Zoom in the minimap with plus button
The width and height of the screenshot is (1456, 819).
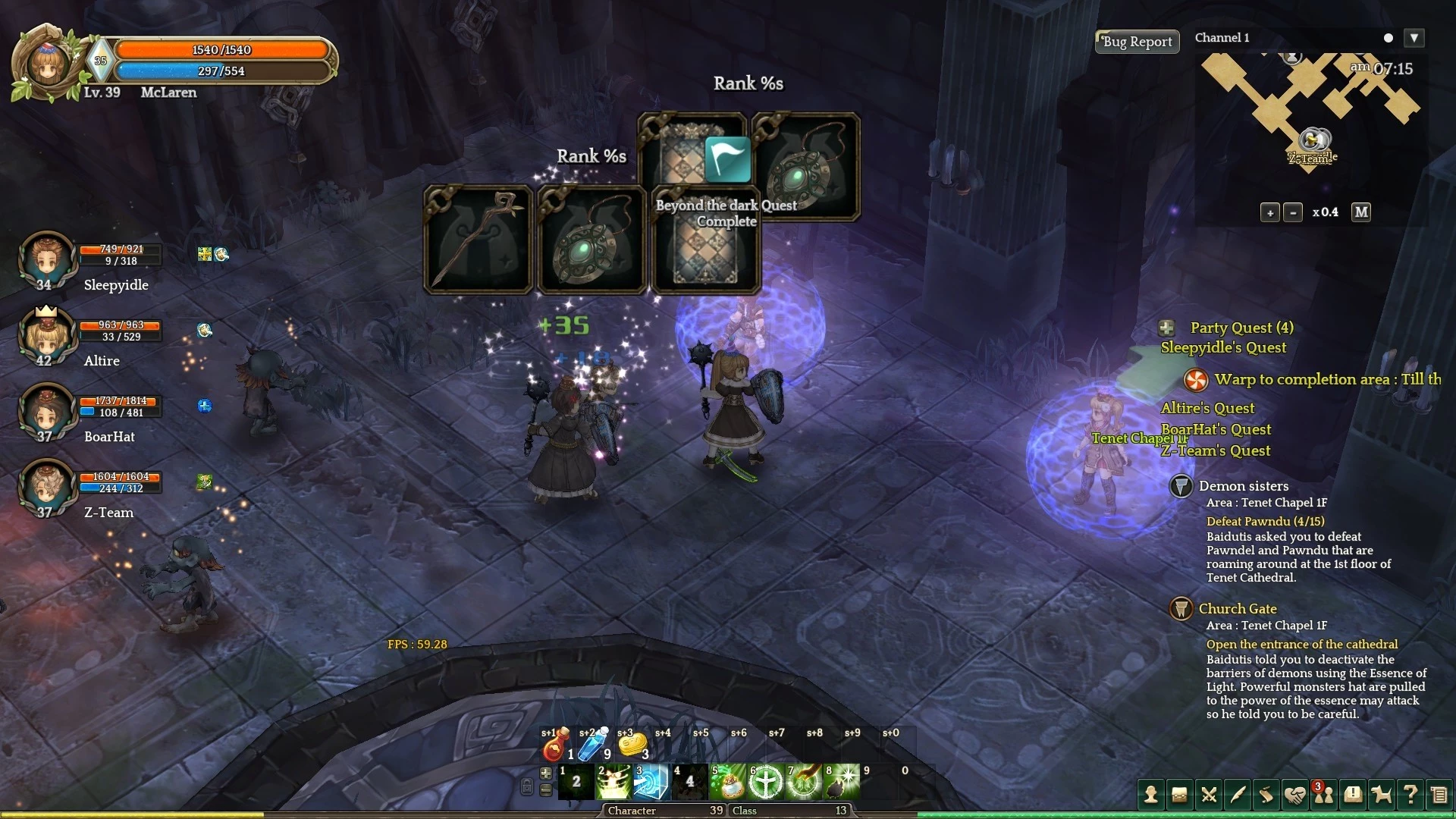[x=1270, y=213]
